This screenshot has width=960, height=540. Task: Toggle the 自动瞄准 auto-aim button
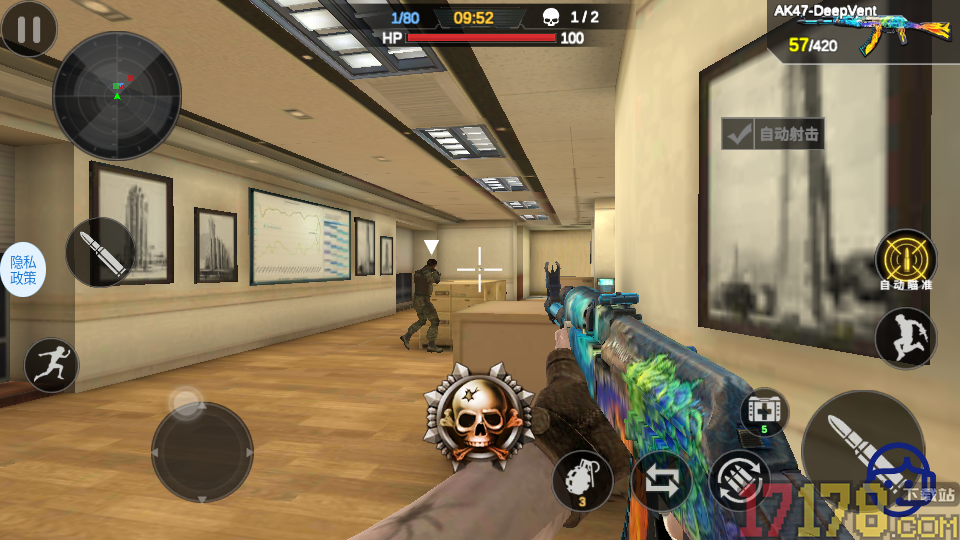(x=906, y=260)
